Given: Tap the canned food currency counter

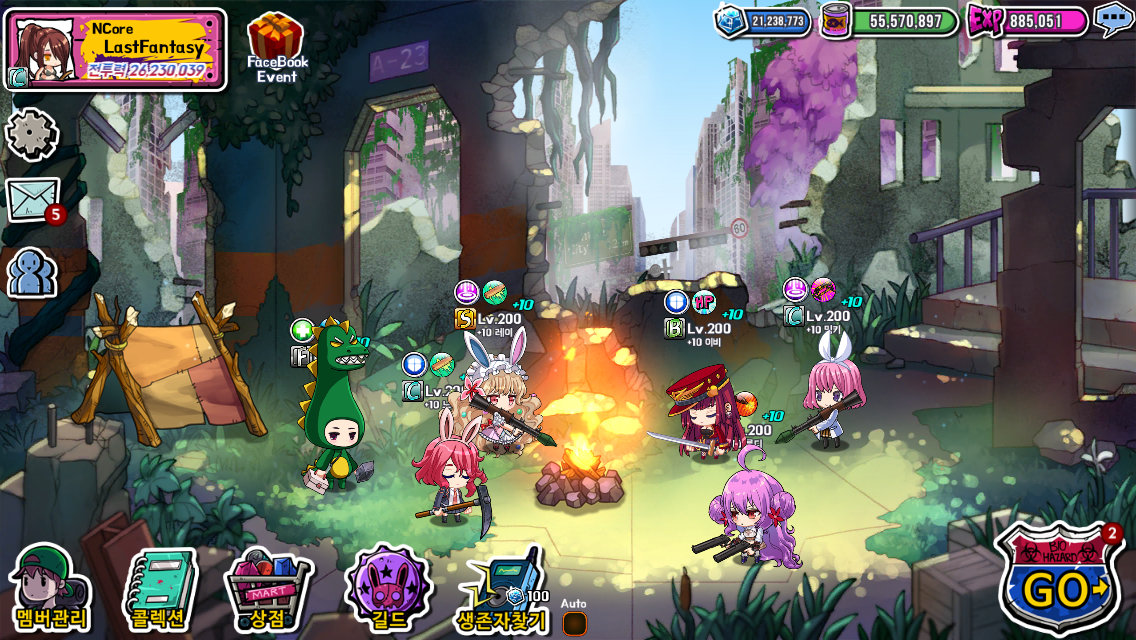Looking at the screenshot, I should pos(890,21).
